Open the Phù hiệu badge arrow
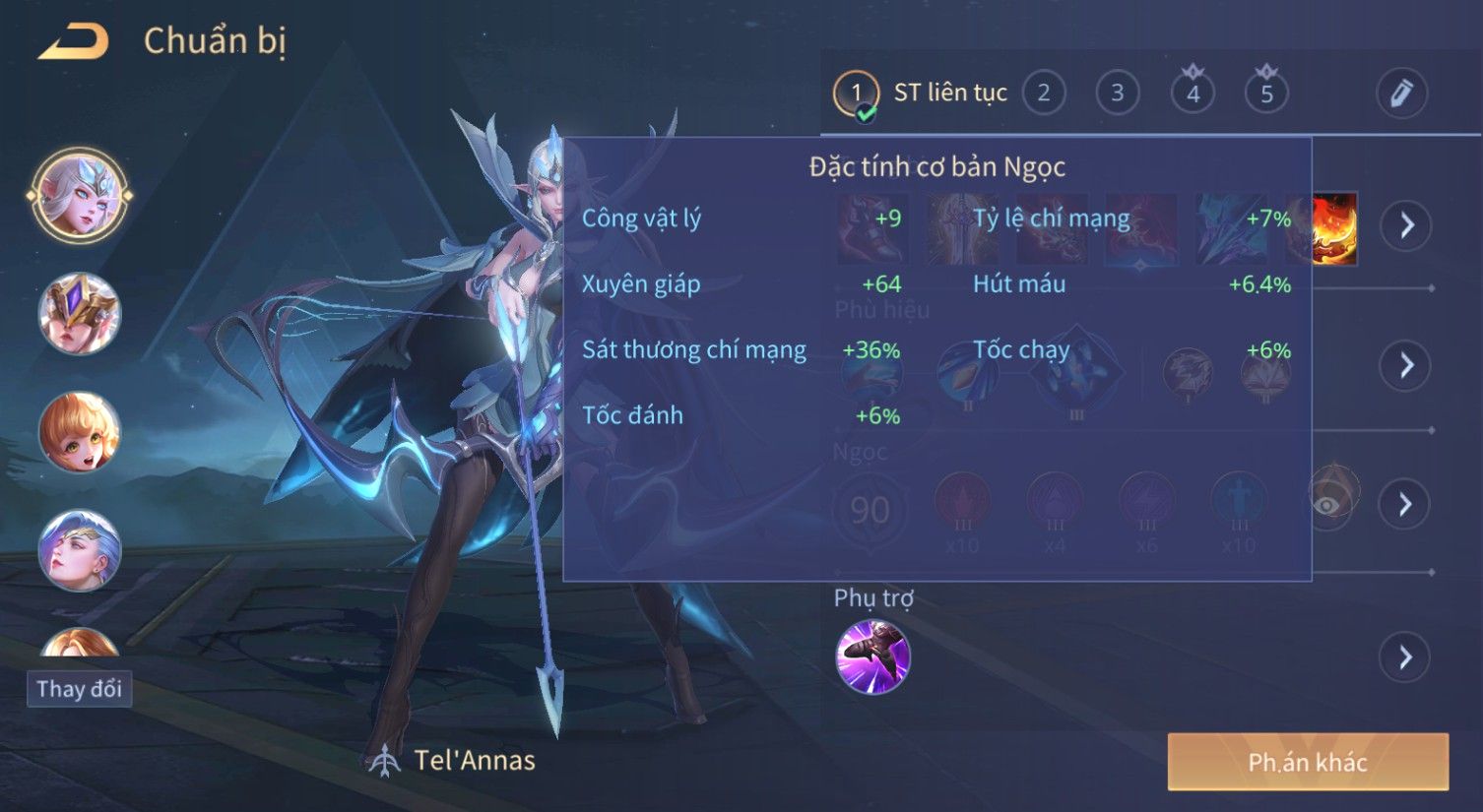1483x812 pixels. click(x=1406, y=365)
